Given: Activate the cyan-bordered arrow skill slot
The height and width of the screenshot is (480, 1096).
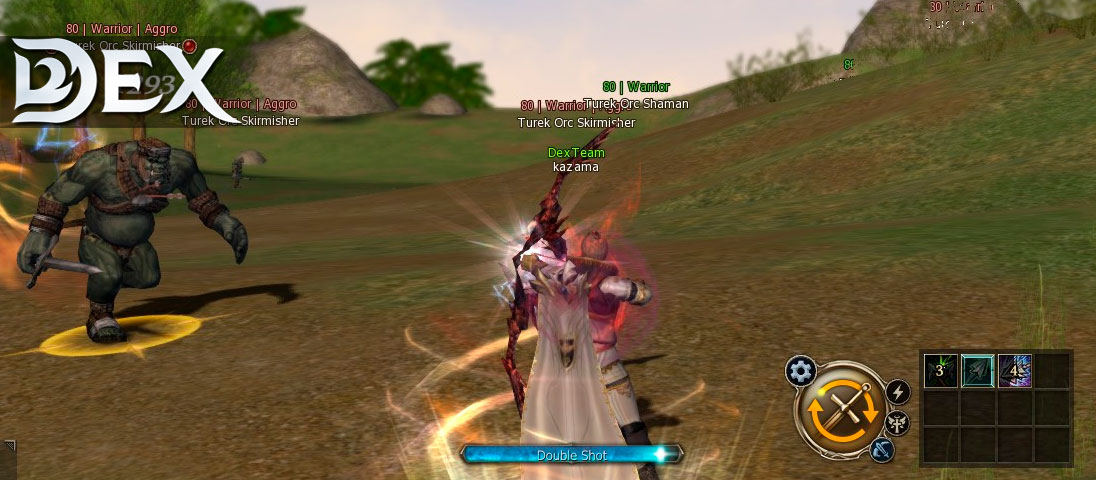Looking at the screenshot, I should (x=977, y=371).
